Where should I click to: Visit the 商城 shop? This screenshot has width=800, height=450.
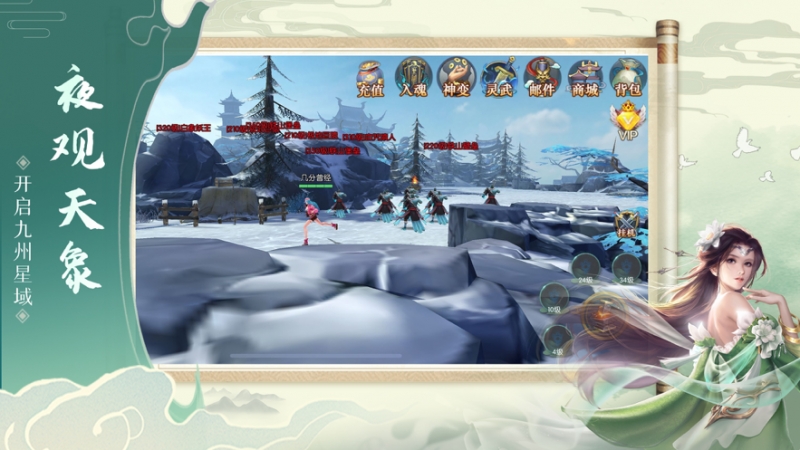(x=584, y=77)
